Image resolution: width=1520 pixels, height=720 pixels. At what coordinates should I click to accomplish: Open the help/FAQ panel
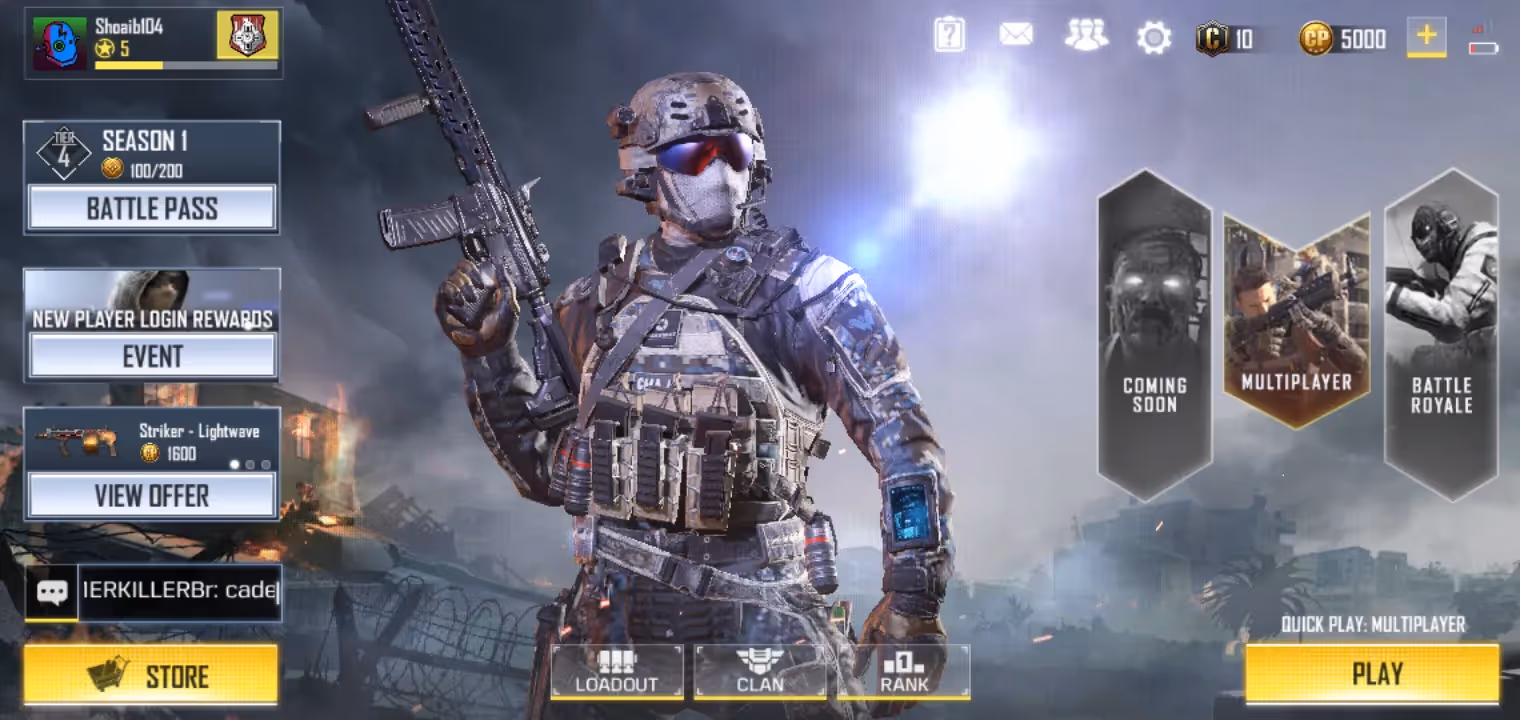(948, 35)
